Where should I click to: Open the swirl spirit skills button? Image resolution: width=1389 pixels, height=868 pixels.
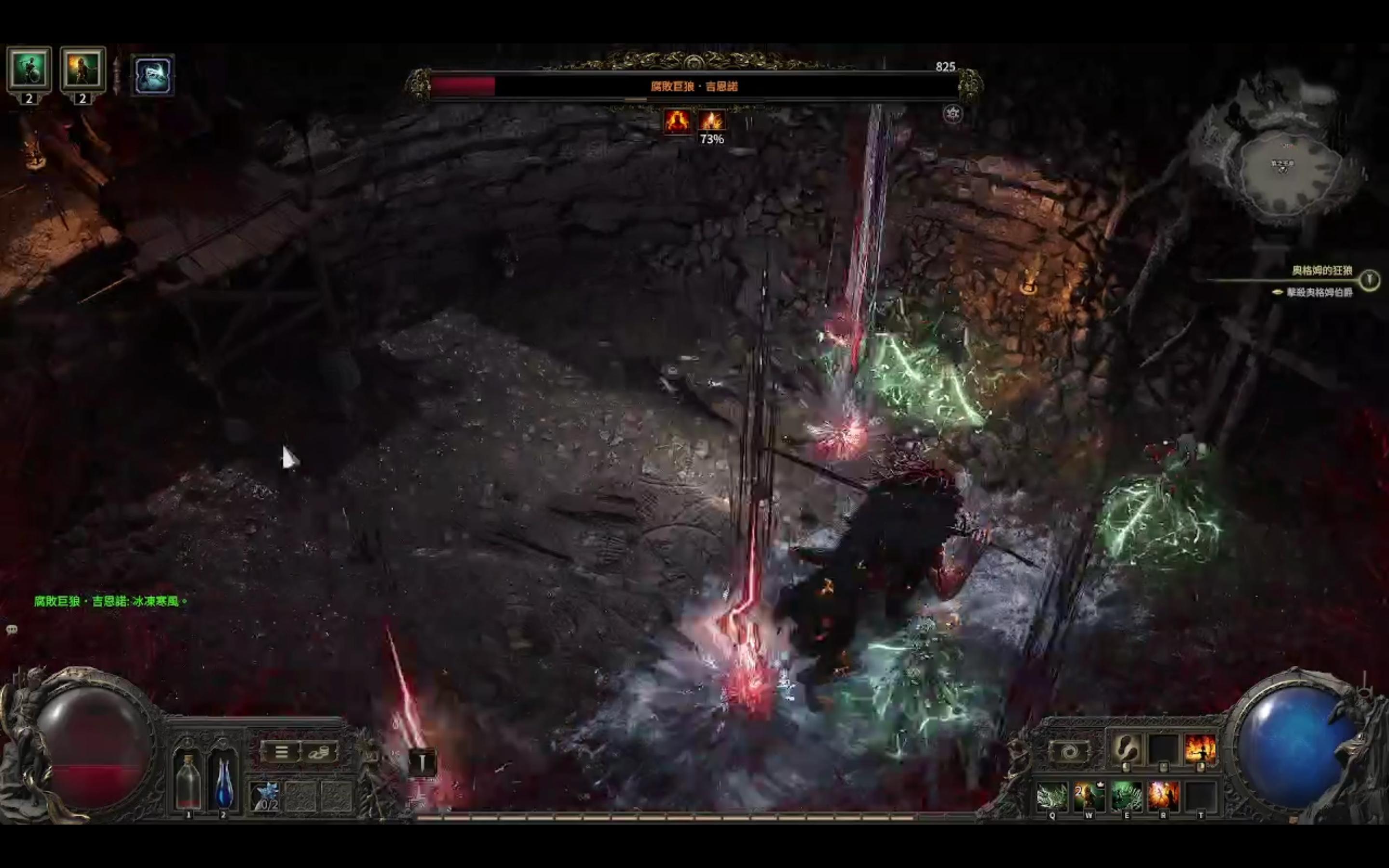[x=1069, y=751]
